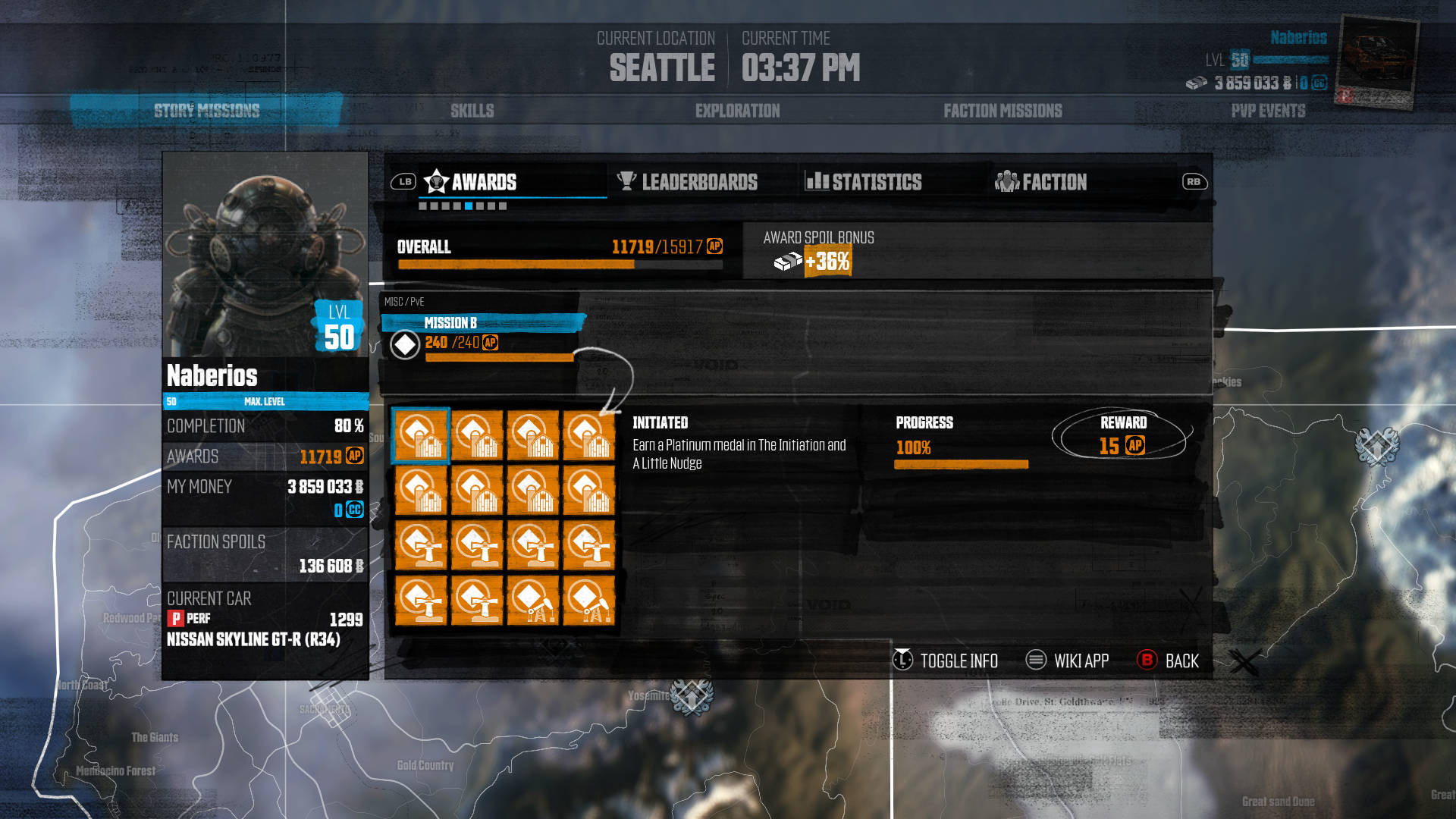
Task: Show the Faction Missions tab
Action: click(1003, 111)
